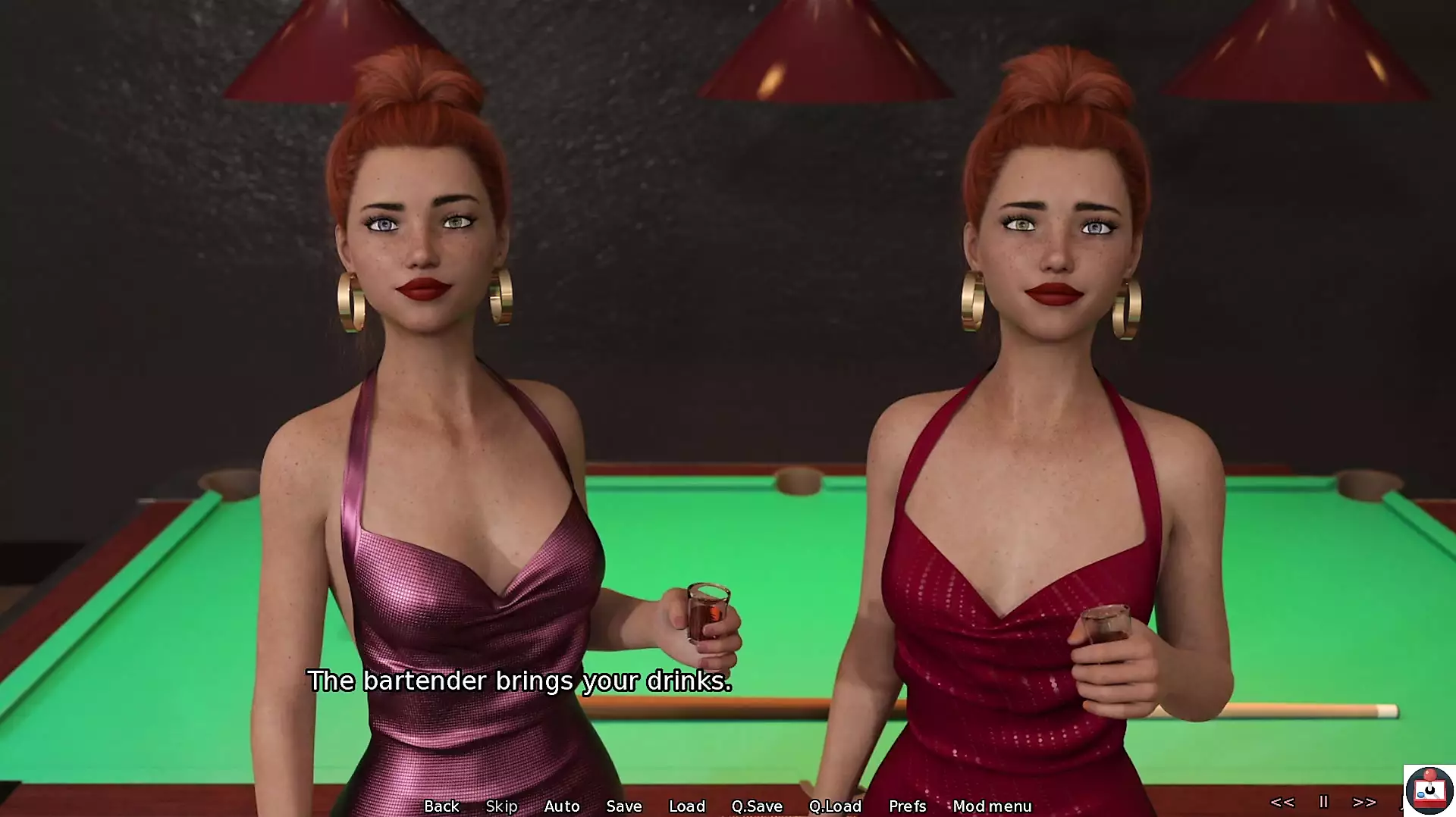Pause the video playback
Image resolution: width=1456 pixels, height=817 pixels.
click(x=1324, y=802)
